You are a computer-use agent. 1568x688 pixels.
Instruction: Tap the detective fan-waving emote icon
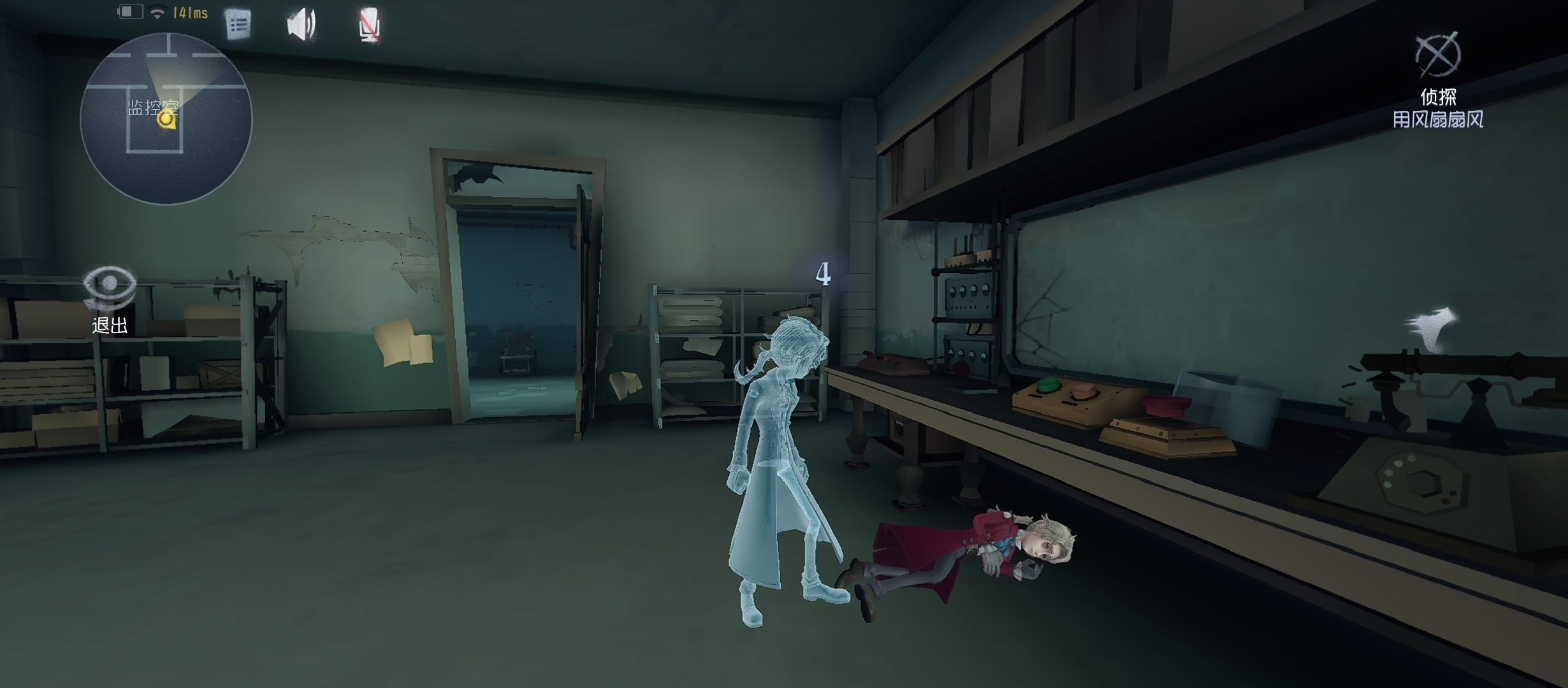[x=1438, y=55]
